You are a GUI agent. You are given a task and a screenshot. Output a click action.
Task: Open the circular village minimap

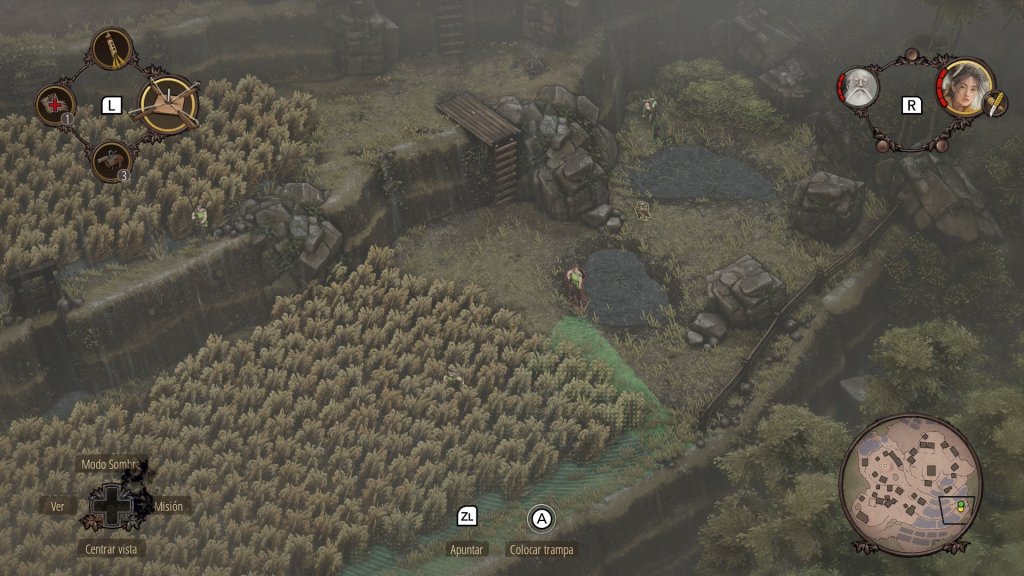point(910,484)
